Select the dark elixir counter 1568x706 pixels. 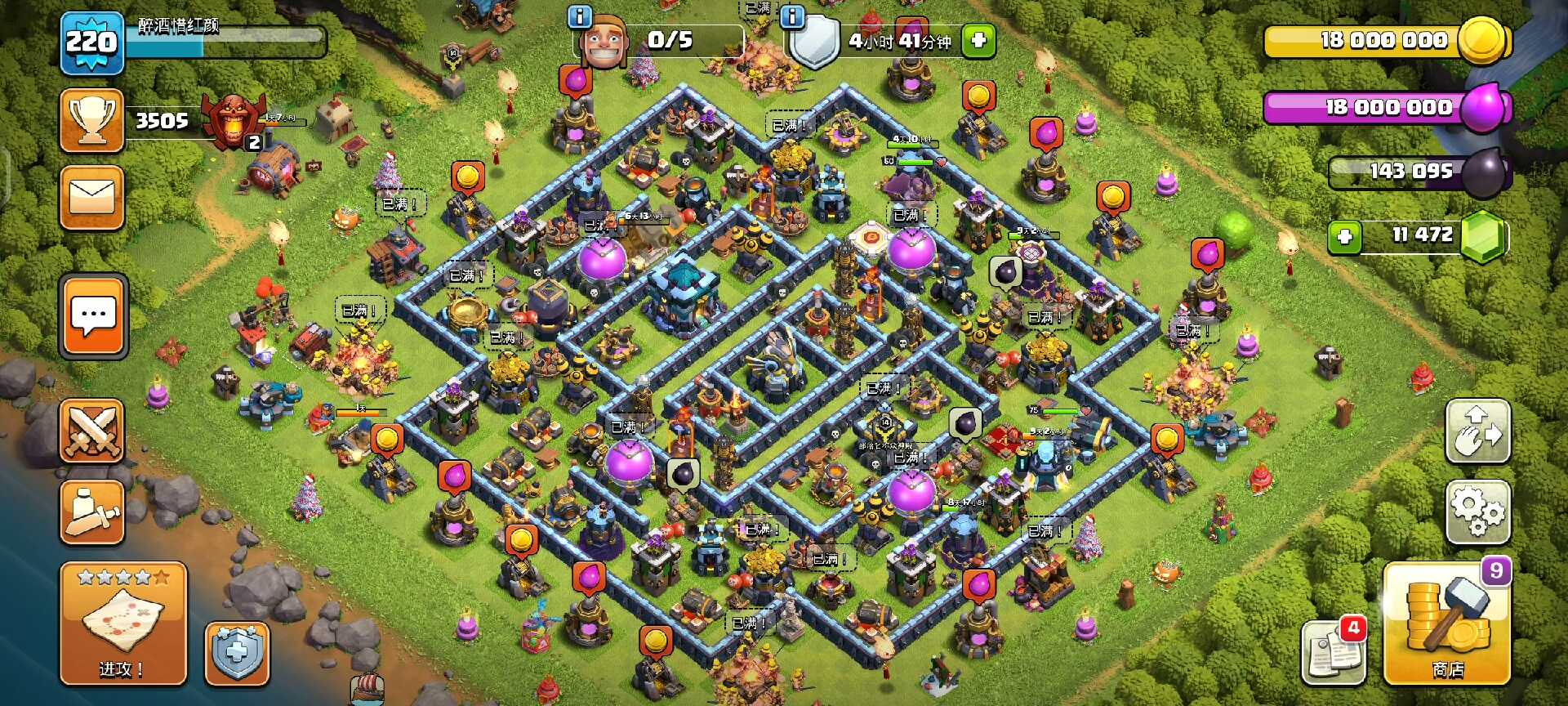tap(1417, 172)
